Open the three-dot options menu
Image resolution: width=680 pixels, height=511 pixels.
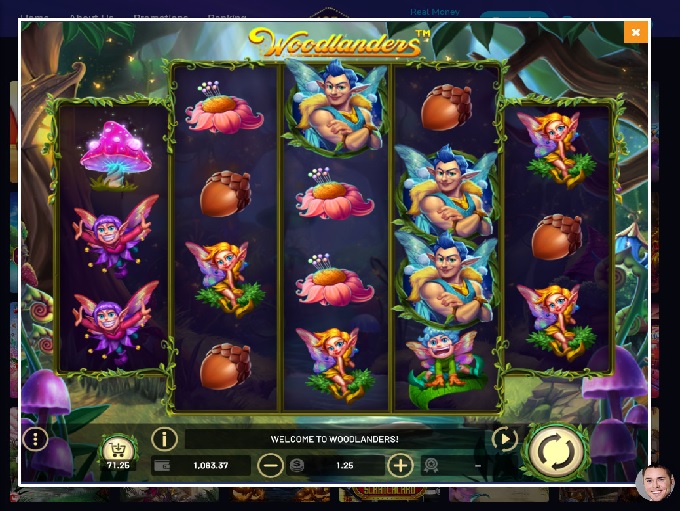pos(36,440)
